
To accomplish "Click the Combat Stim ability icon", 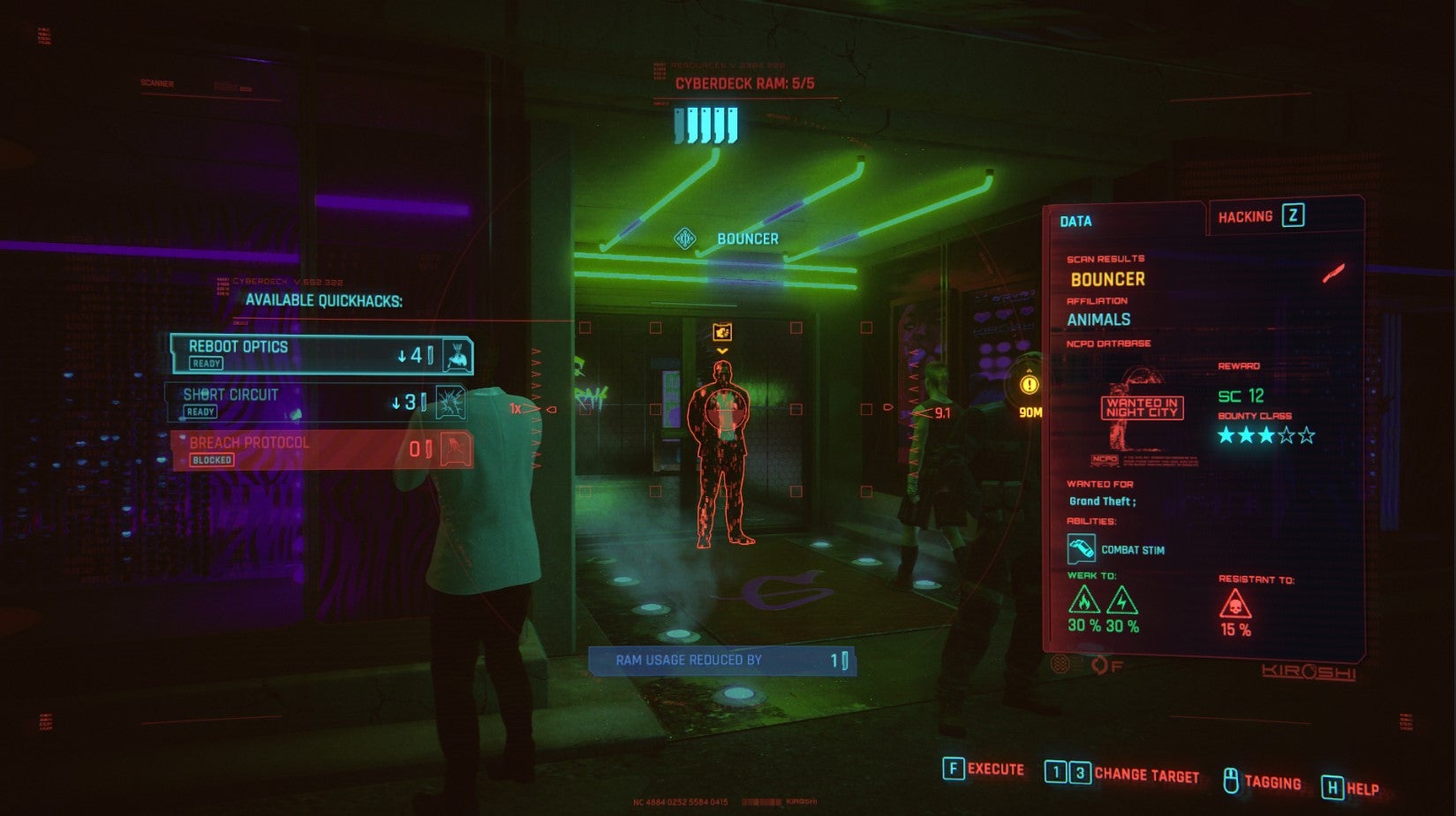I will coord(1082,549).
